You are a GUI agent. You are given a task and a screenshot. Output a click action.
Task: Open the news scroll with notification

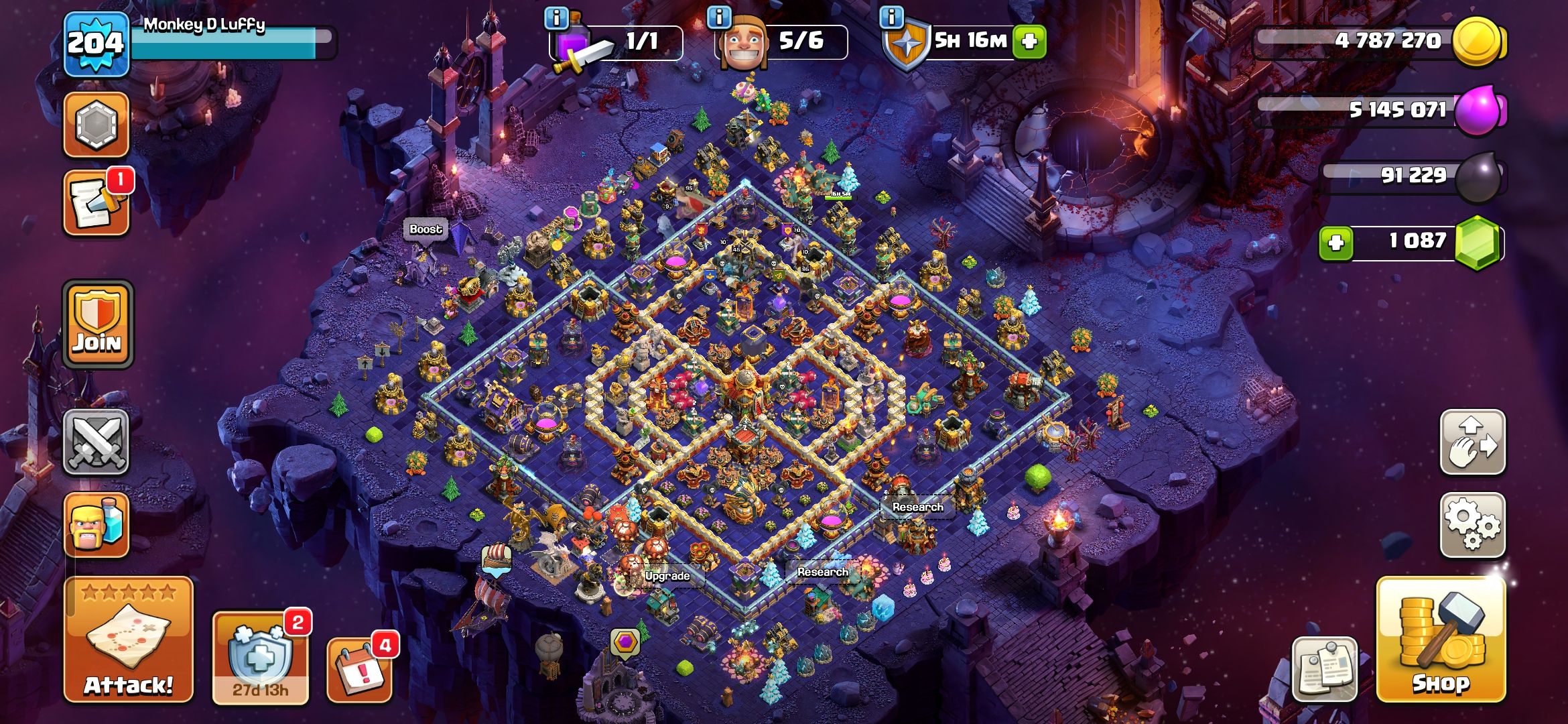click(x=96, y=204)
